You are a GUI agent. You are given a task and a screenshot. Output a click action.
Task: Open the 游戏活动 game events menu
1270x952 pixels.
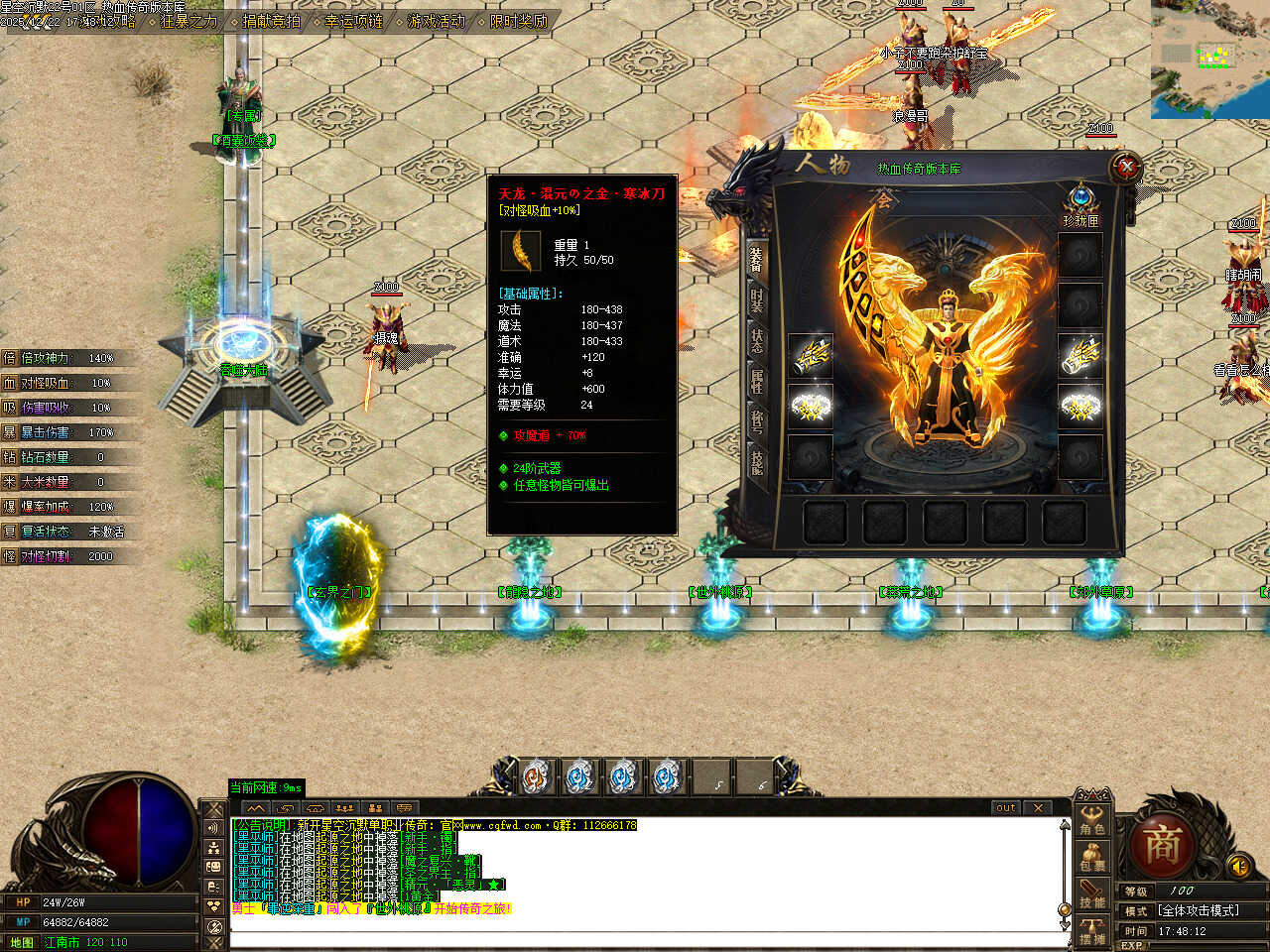tap(436, 21)
